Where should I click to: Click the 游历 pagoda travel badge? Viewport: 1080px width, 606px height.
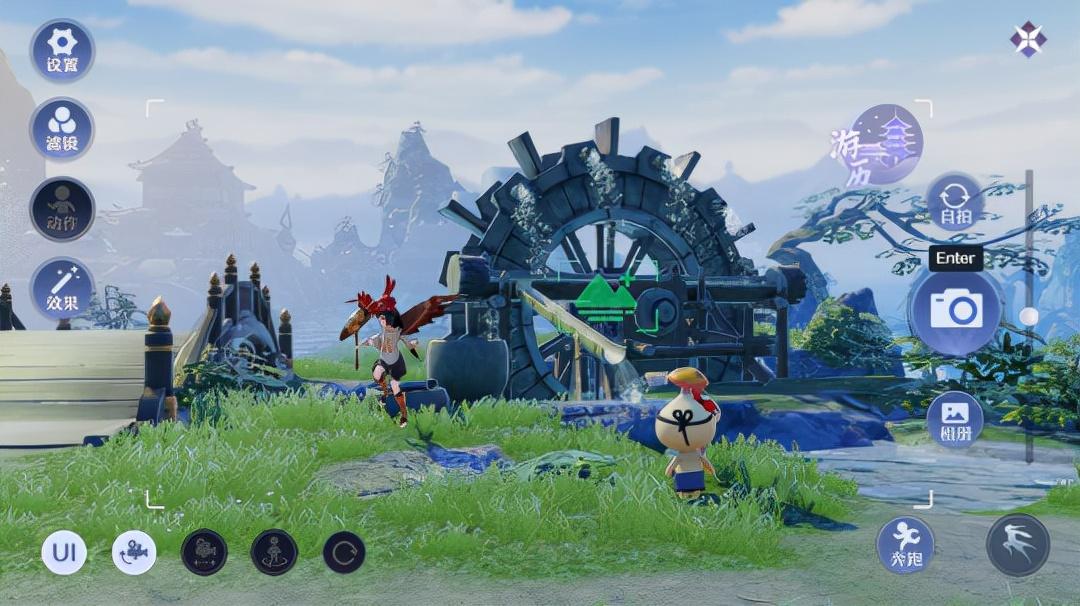[x=878, y=144]
